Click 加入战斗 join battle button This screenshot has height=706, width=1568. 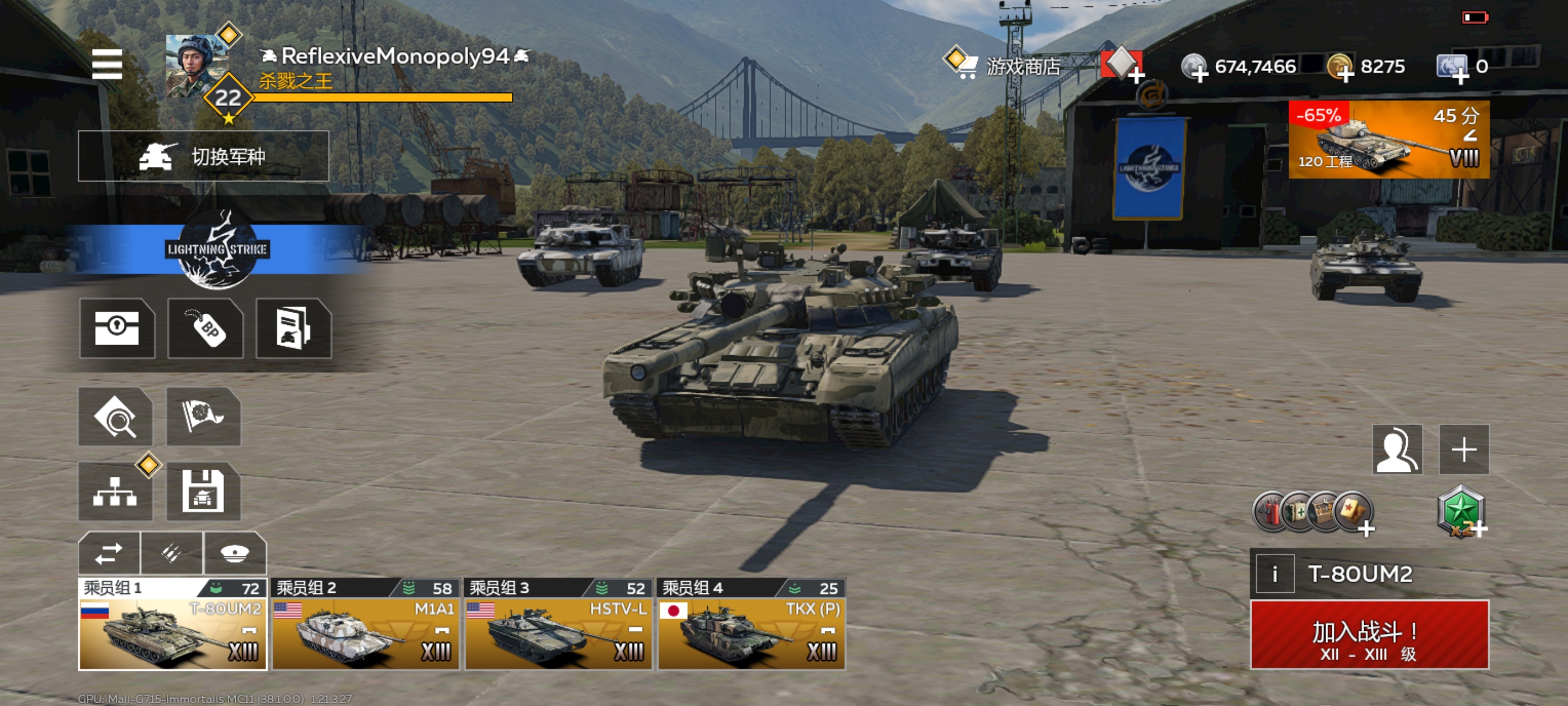coord(1369,635)
